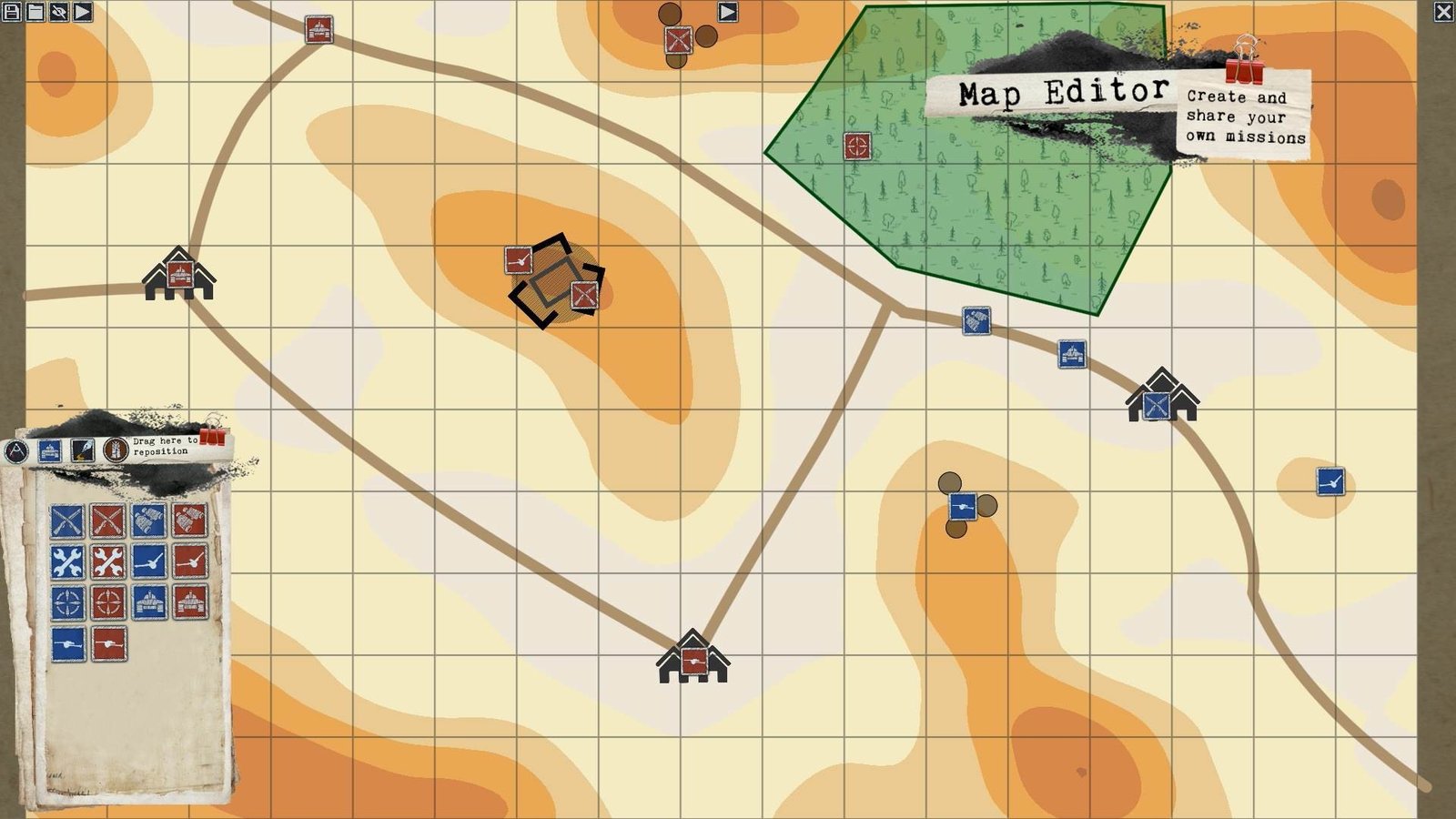Save the map with the floppy disk icon
This screenshot has height=819, width=1456.
(x=12, y=11)
